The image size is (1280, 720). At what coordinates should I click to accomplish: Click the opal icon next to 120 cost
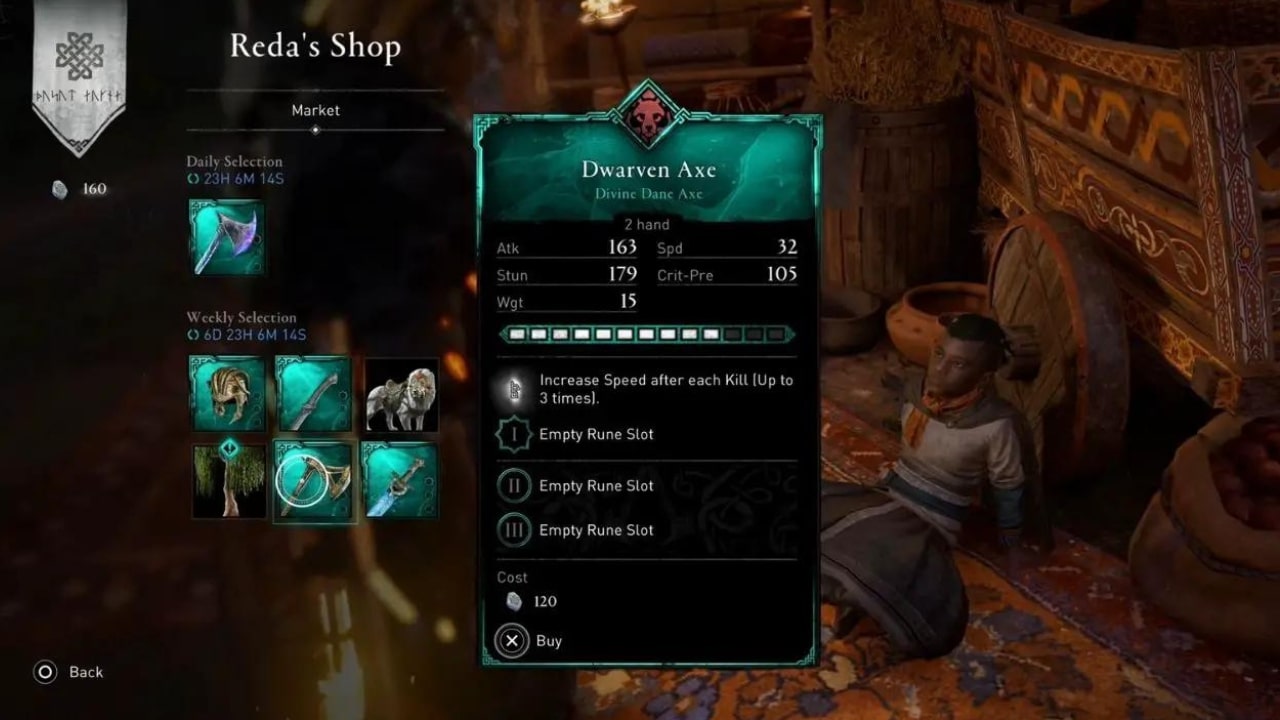click(513, 601)
